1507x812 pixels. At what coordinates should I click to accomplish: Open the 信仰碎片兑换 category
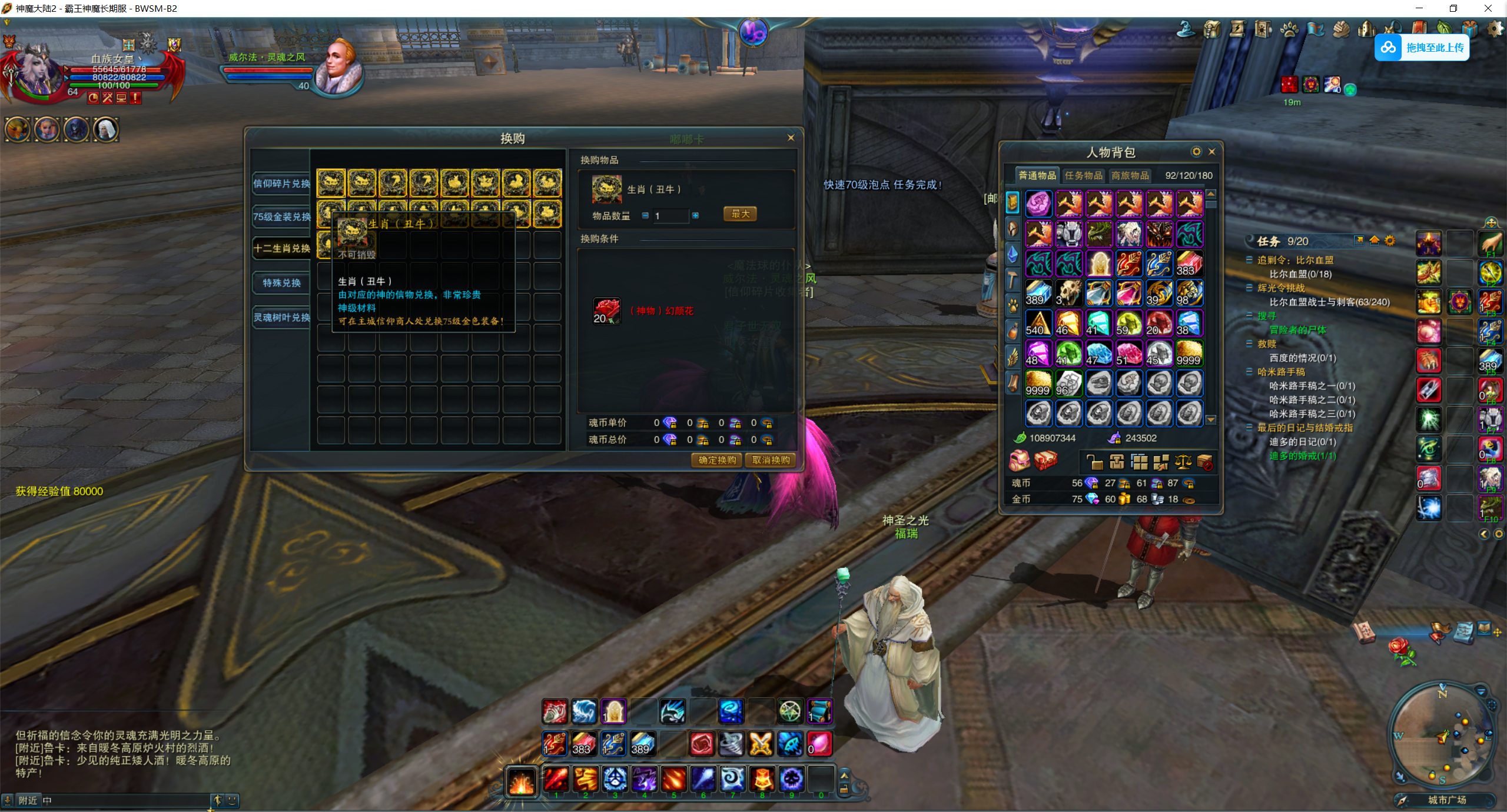281,184
